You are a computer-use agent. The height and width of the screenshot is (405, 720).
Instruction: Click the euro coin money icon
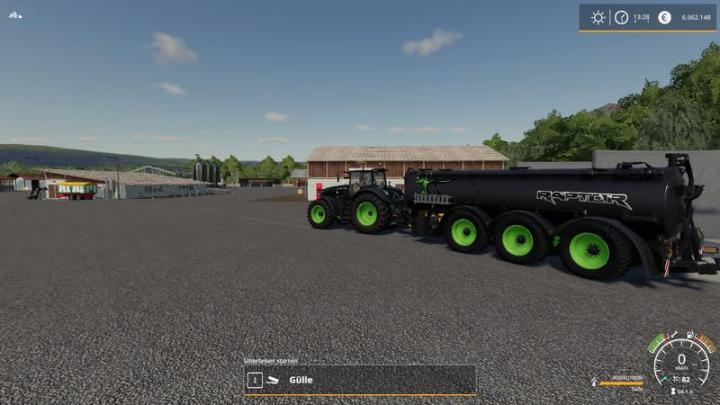pyautogui.click(x=663, y=17)
